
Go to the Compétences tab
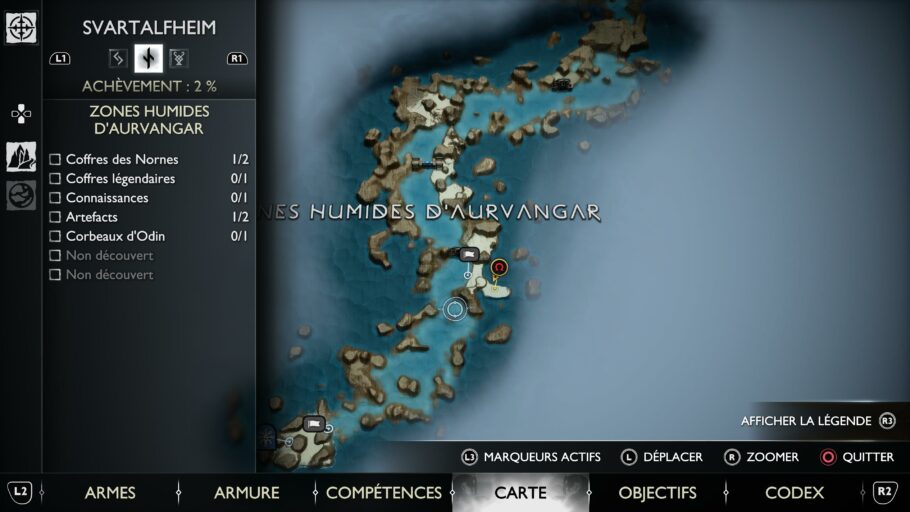(383, 492)
